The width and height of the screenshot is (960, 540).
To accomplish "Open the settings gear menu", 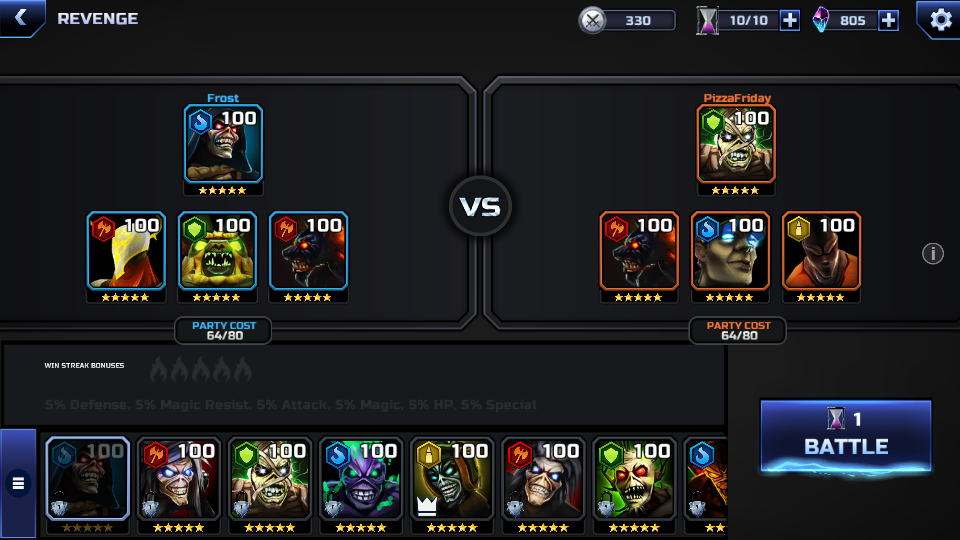I will pos(940,19).
